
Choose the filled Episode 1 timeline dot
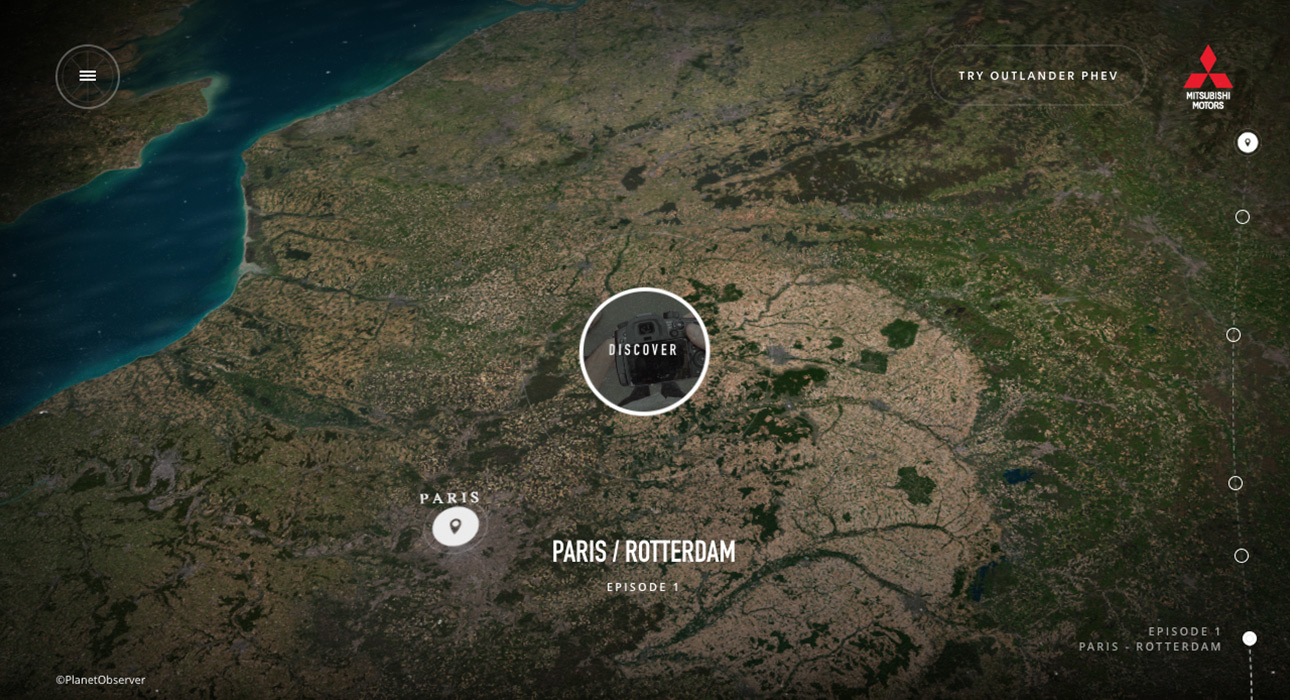click(x=1249, y=638)
